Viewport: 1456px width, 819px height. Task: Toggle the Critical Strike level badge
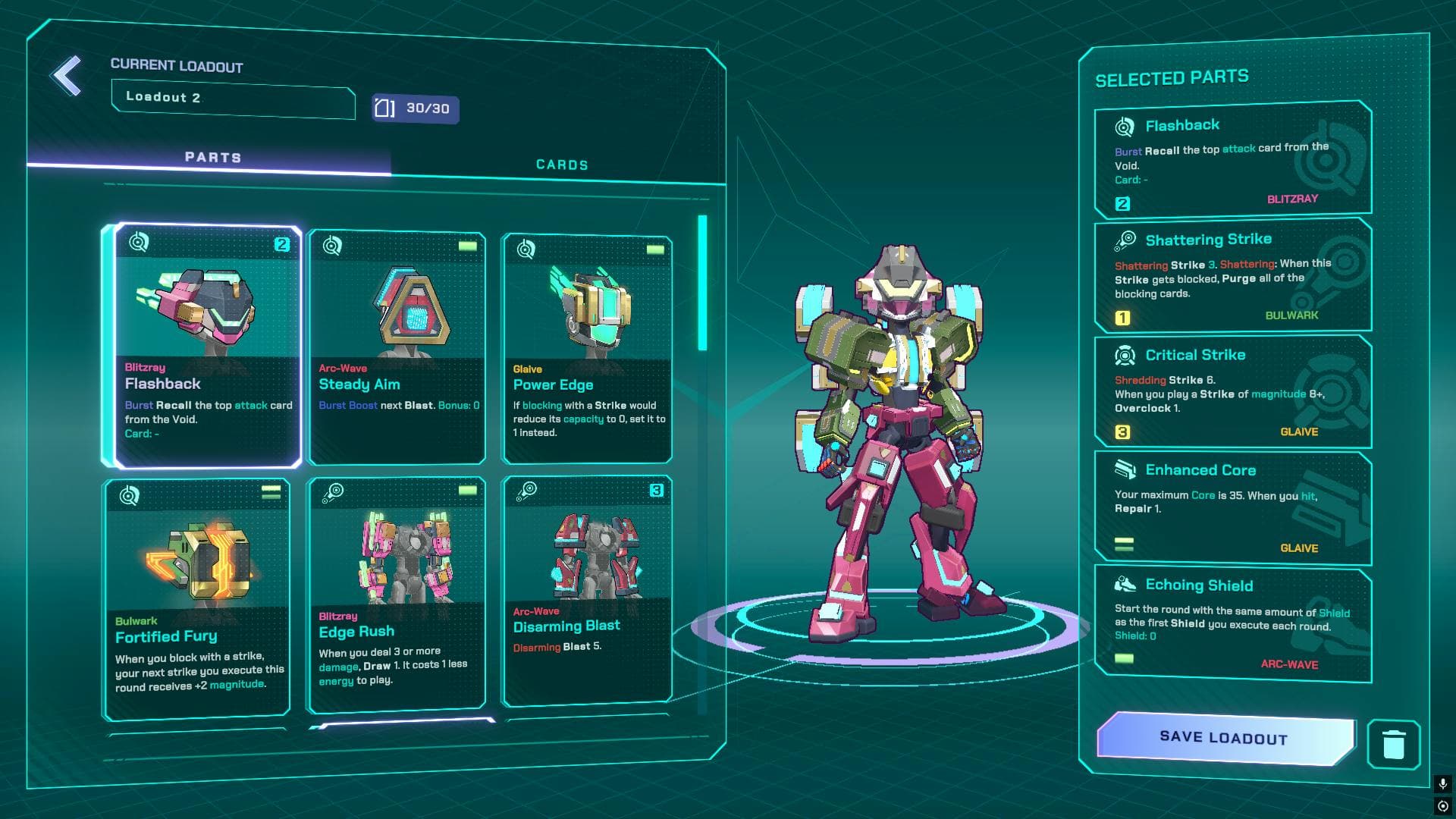click(x=1123, y=432)
